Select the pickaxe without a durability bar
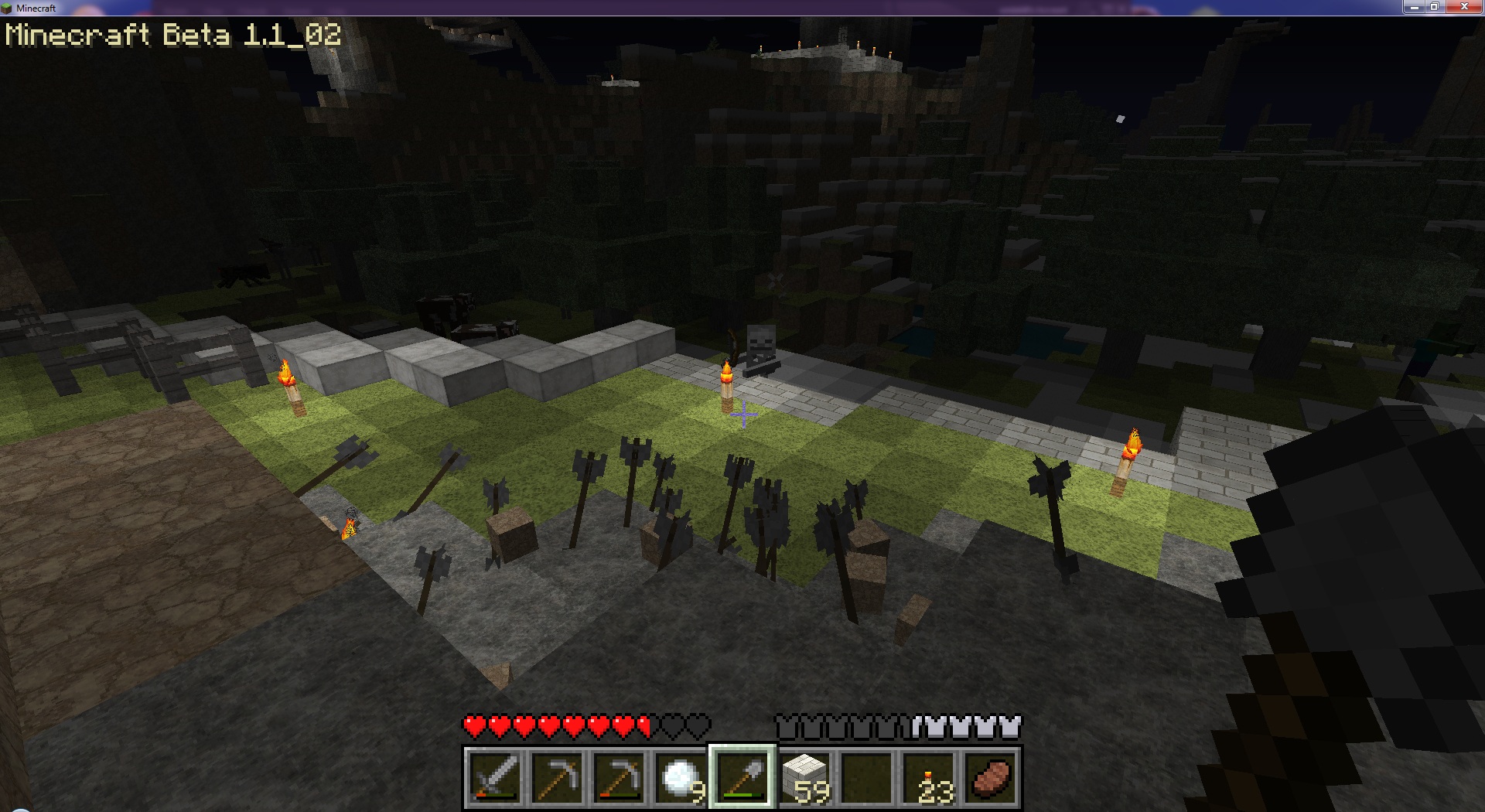Viewport: 1485px width, 812px height. pyautogui.click(x=557, y=777)
